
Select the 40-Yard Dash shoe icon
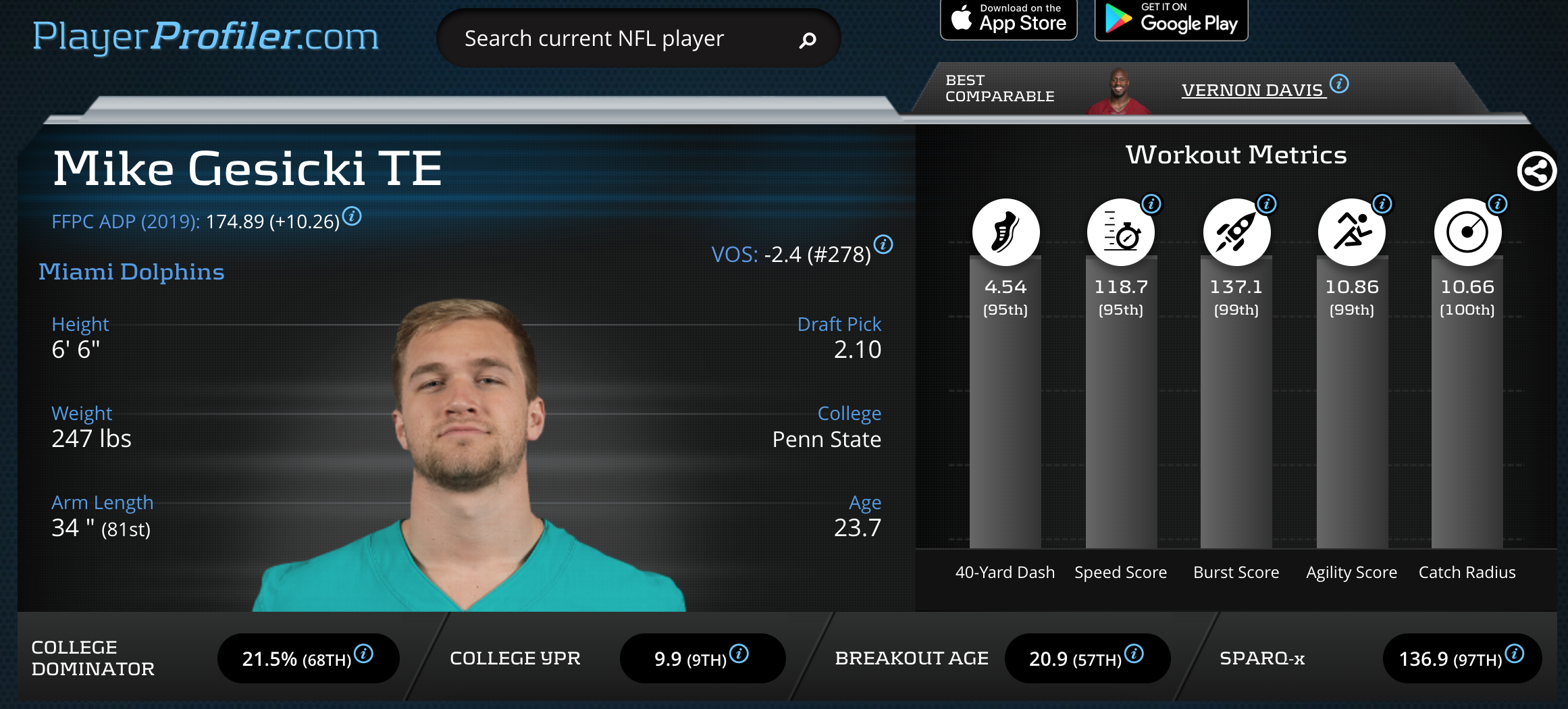tap(1005, 232)
